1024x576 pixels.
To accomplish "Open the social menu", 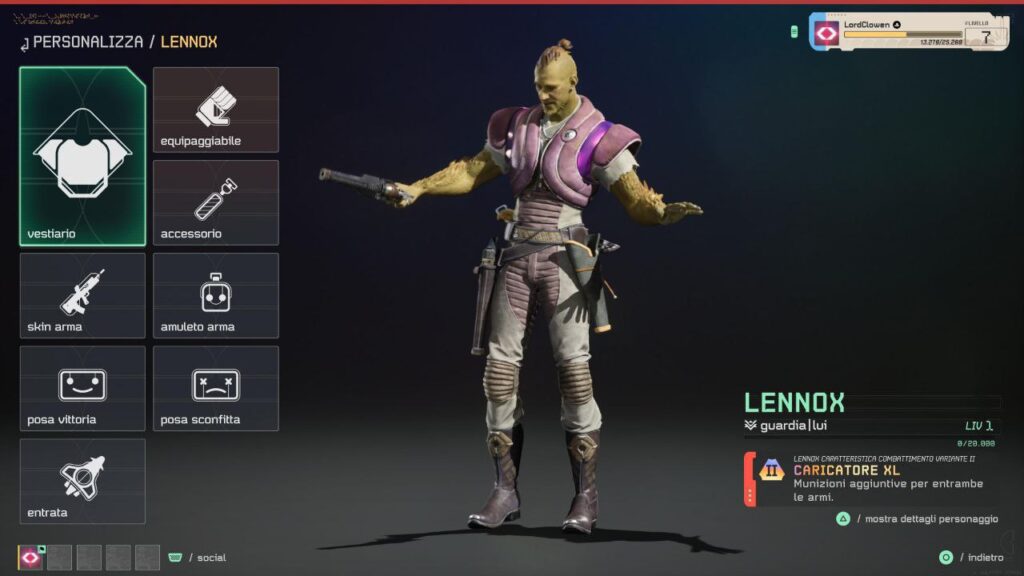I will pyautogui.click(x=198, y=557).
